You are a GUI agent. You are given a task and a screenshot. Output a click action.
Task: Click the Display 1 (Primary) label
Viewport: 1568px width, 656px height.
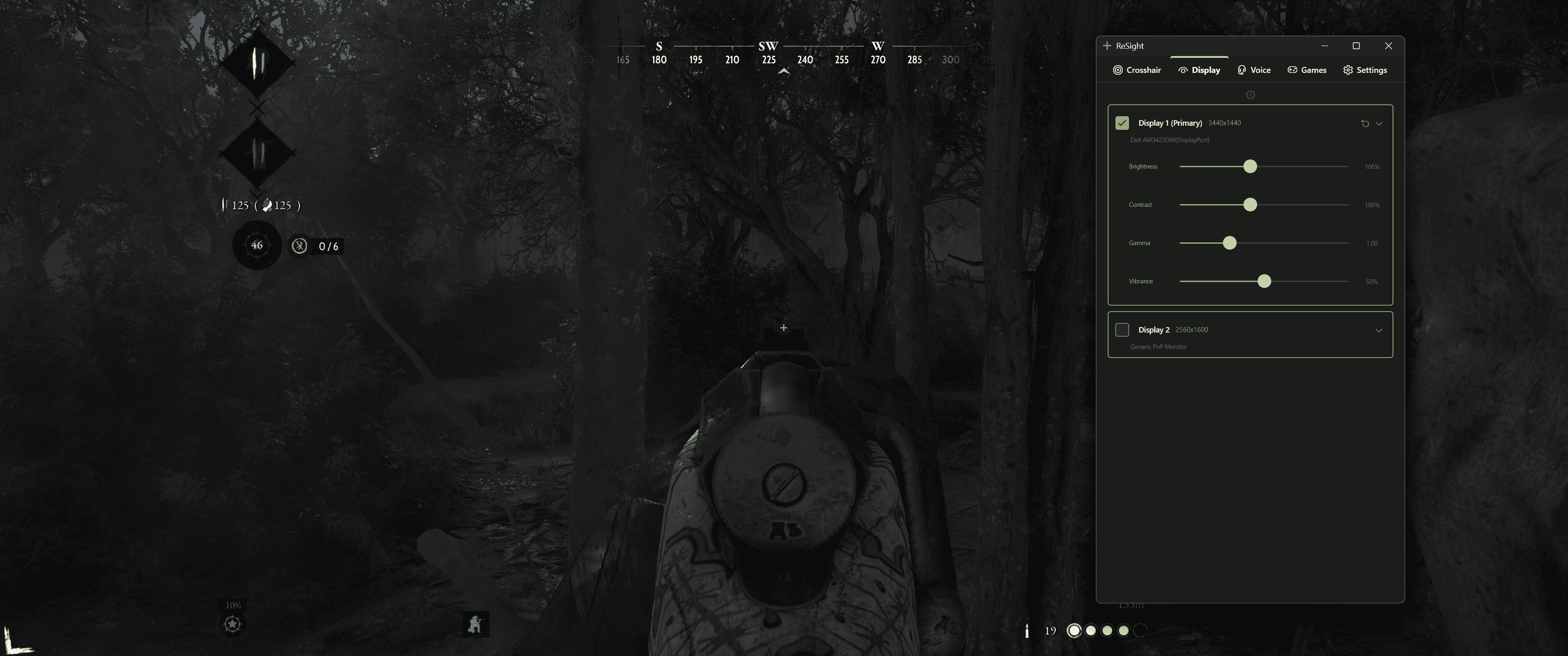tap(1169, 122)
